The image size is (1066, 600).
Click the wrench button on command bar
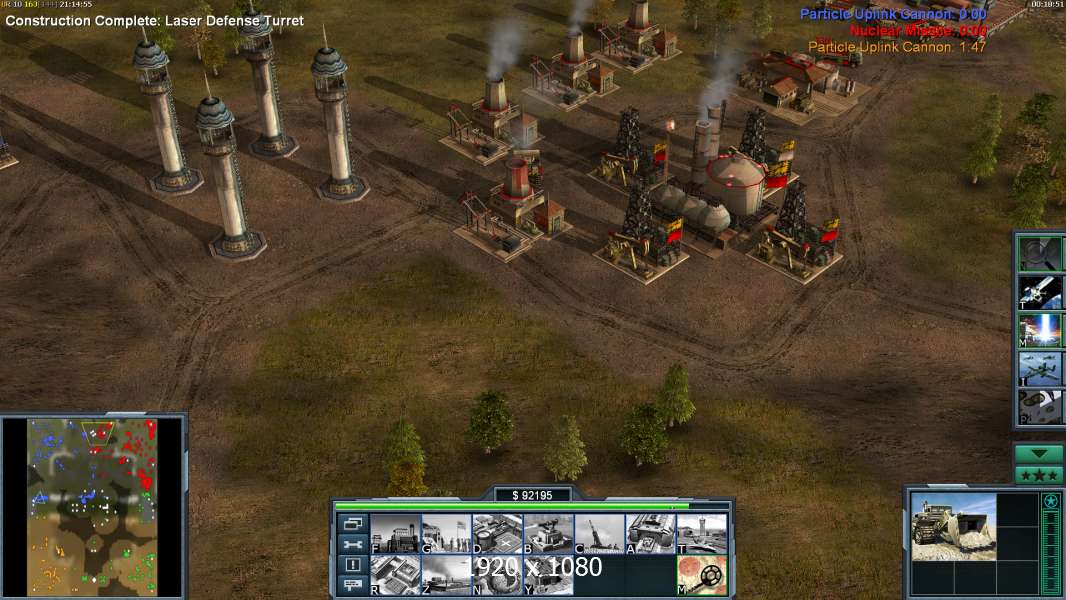point(352,544)
